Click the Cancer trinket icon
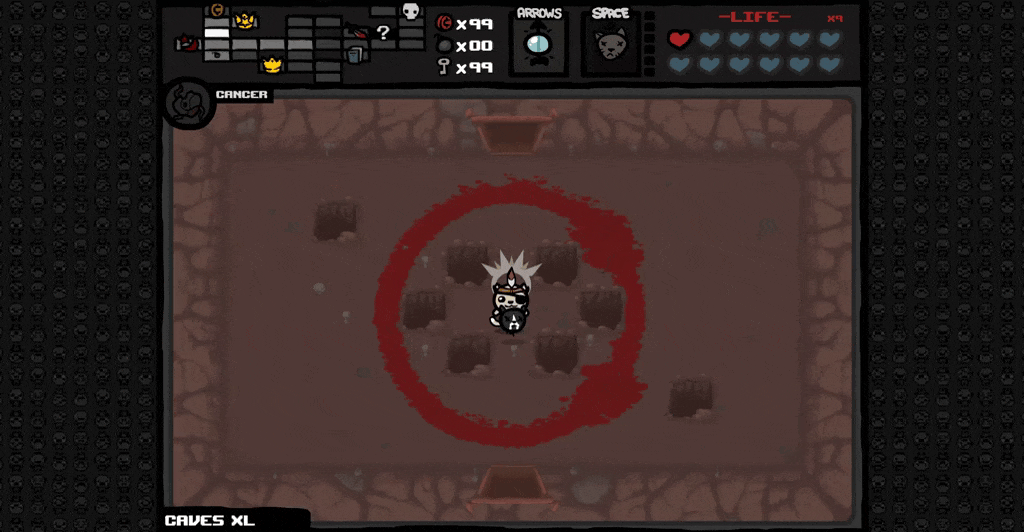 point(186,101)
